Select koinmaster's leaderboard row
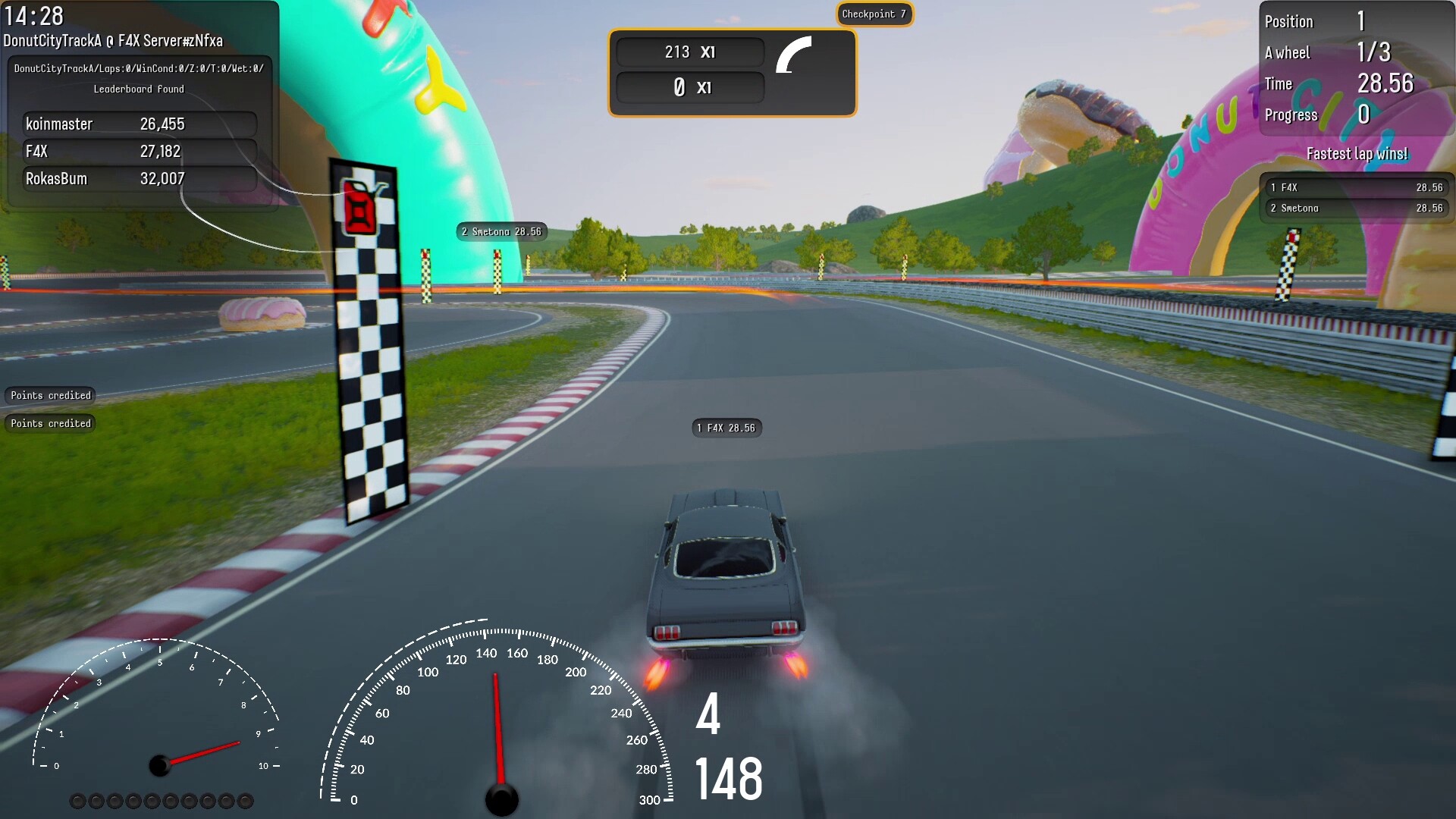The width and height of the screenshot is (1456, 819). [x=140, y=124]
